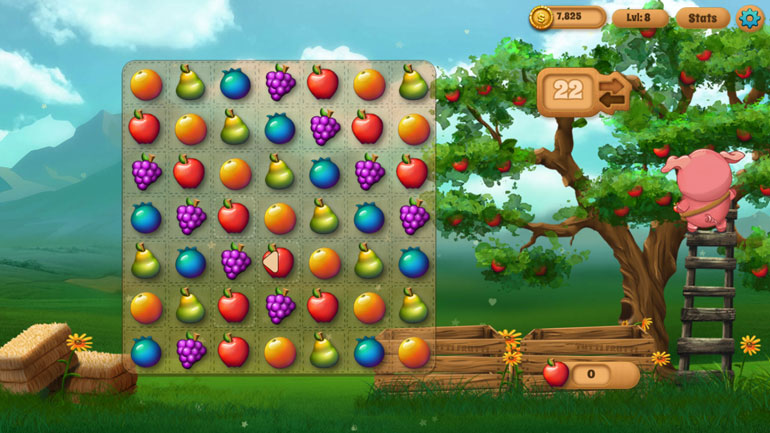Click the Lvl: 8 level button
Screen dimensions: 770x433
[640, 17]
